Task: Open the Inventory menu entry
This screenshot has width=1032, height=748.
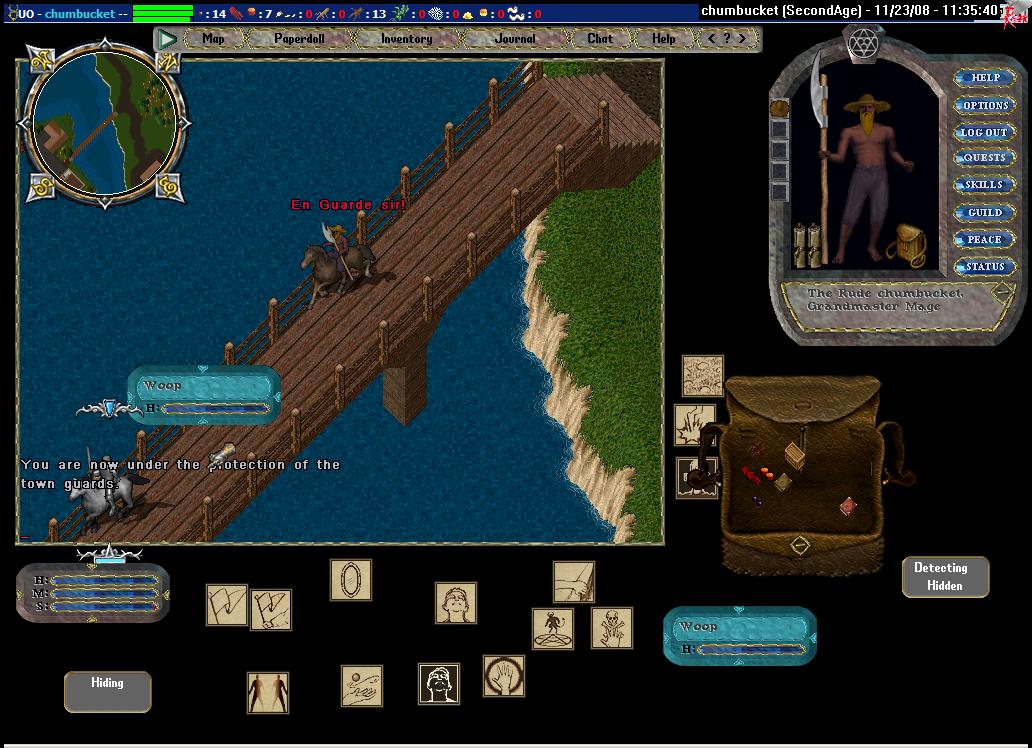Action: (406, 39)
